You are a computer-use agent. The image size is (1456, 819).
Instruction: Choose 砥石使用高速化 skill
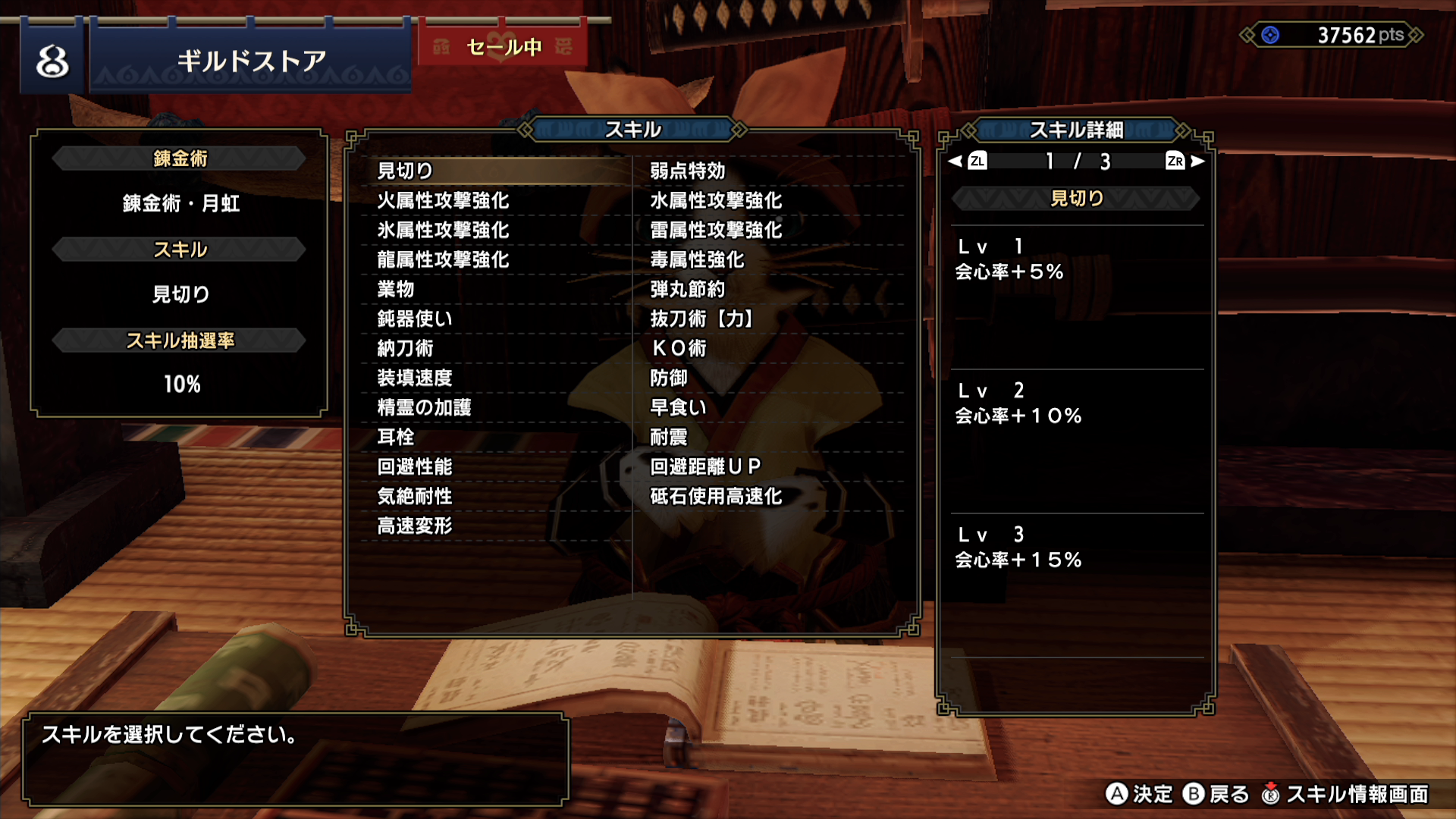[715, 496]
